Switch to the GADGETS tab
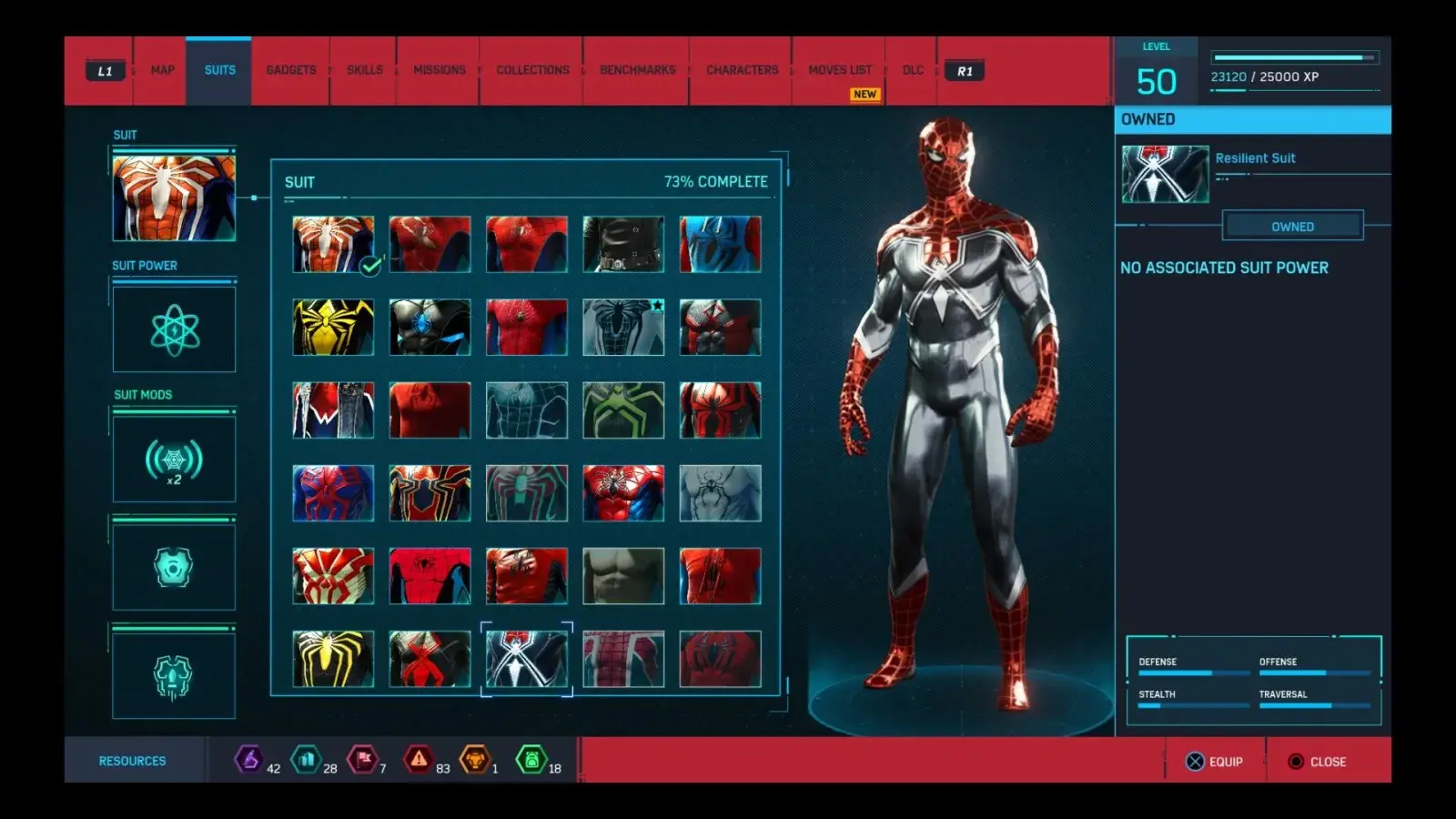Image resolution: width=1456 pixels, height=819 pixels. 289,70
